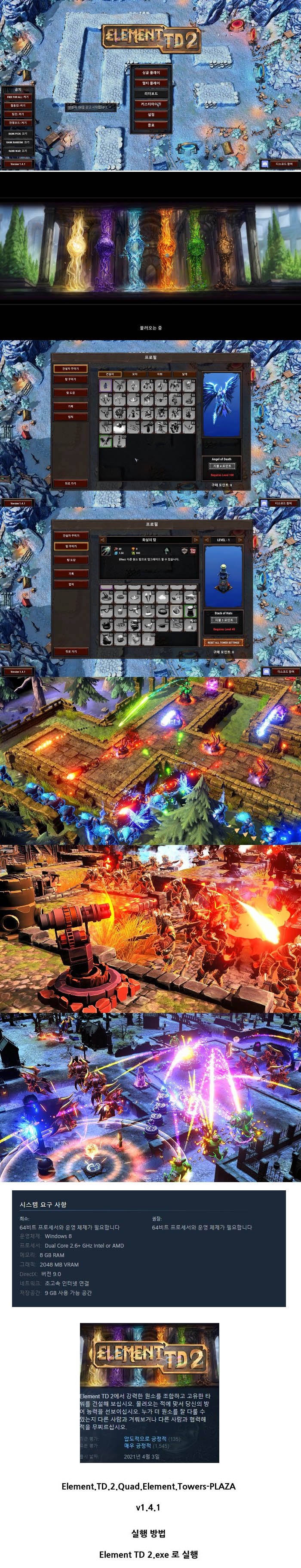Toggle the FREE FOR ALL option
Image resolution: width=301 pixels, height=1568 pixels.
18,97
